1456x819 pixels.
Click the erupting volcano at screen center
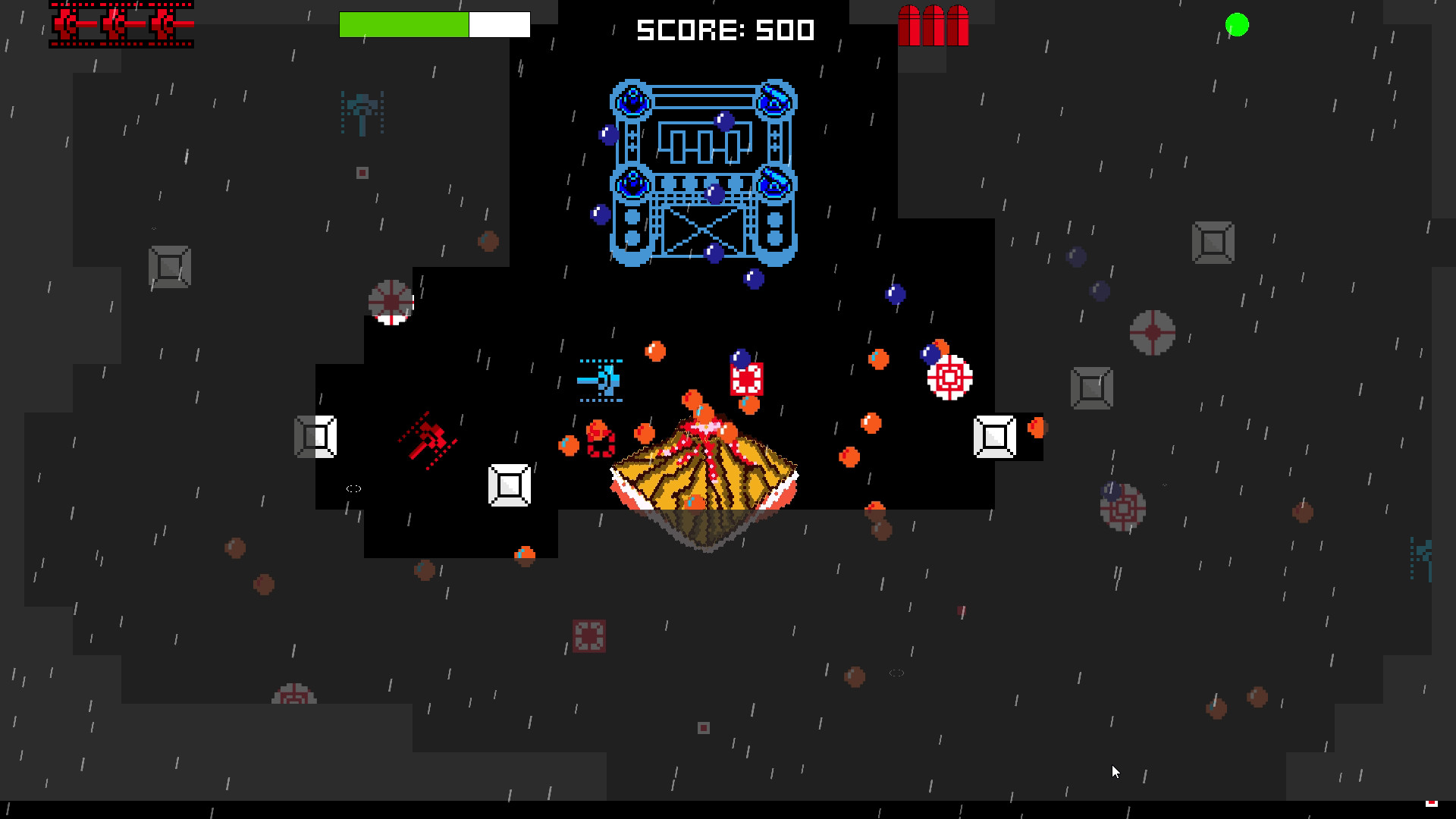click(x=705, y=478)
